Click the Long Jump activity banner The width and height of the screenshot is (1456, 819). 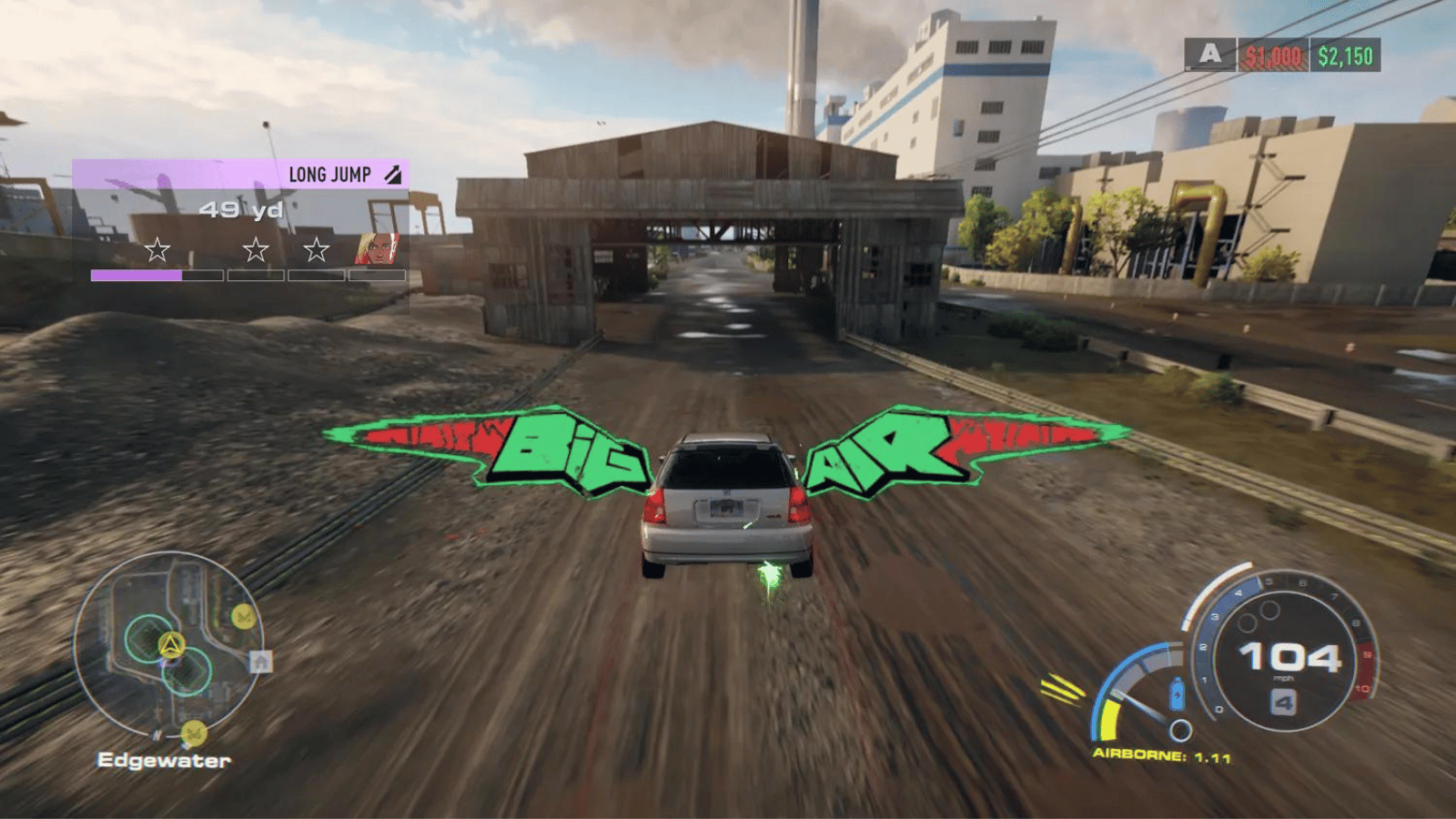coord(240,174)
